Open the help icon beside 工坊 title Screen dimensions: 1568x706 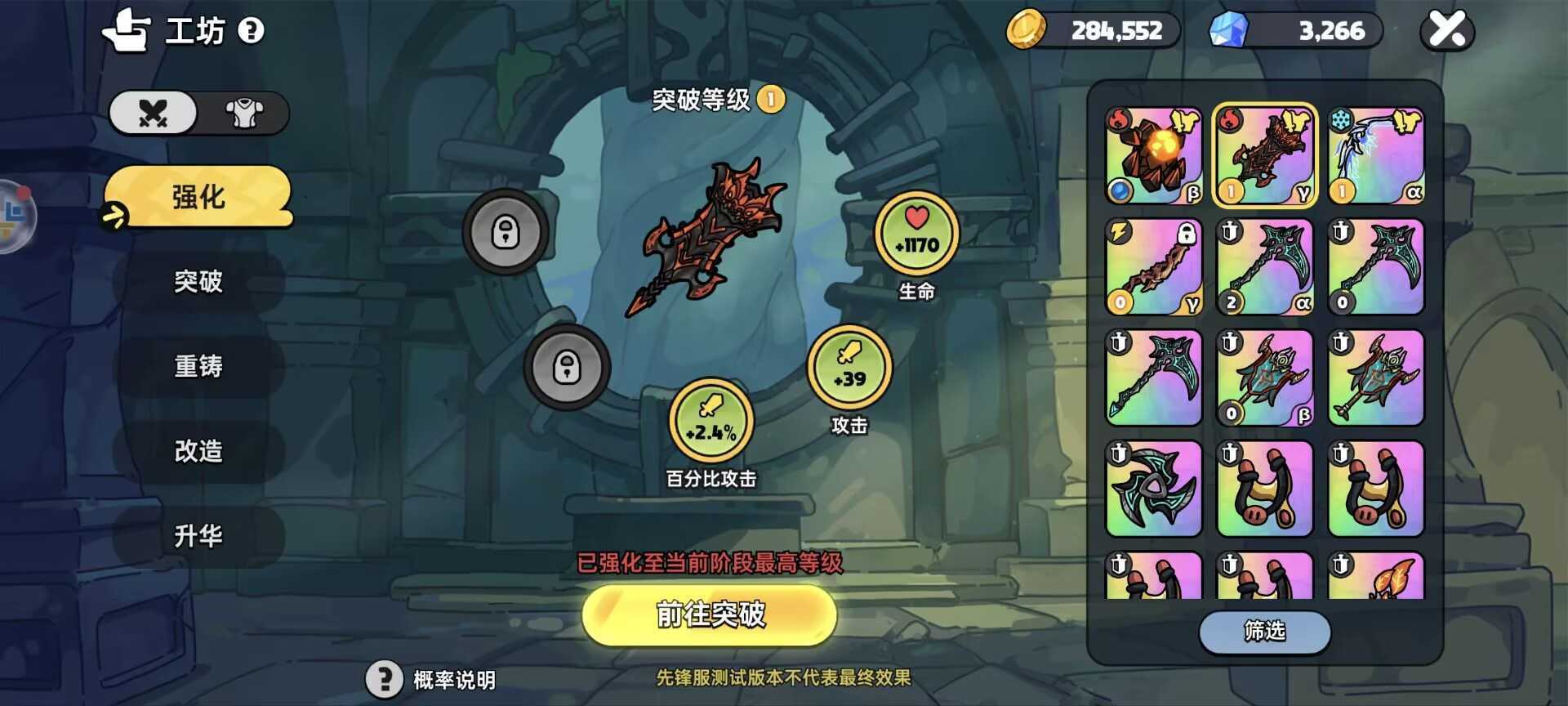252,31
